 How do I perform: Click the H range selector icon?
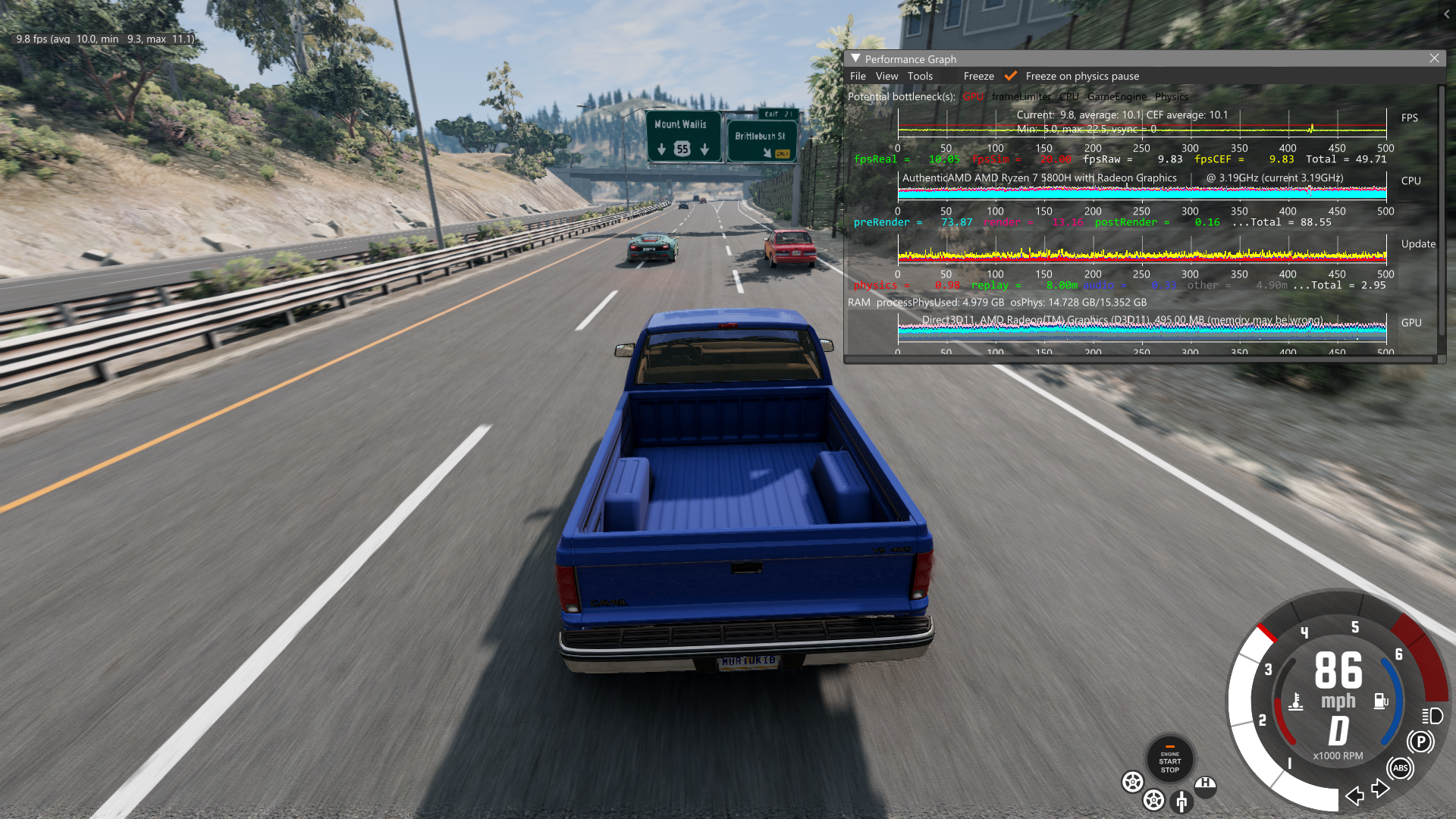pos(1205,784)
